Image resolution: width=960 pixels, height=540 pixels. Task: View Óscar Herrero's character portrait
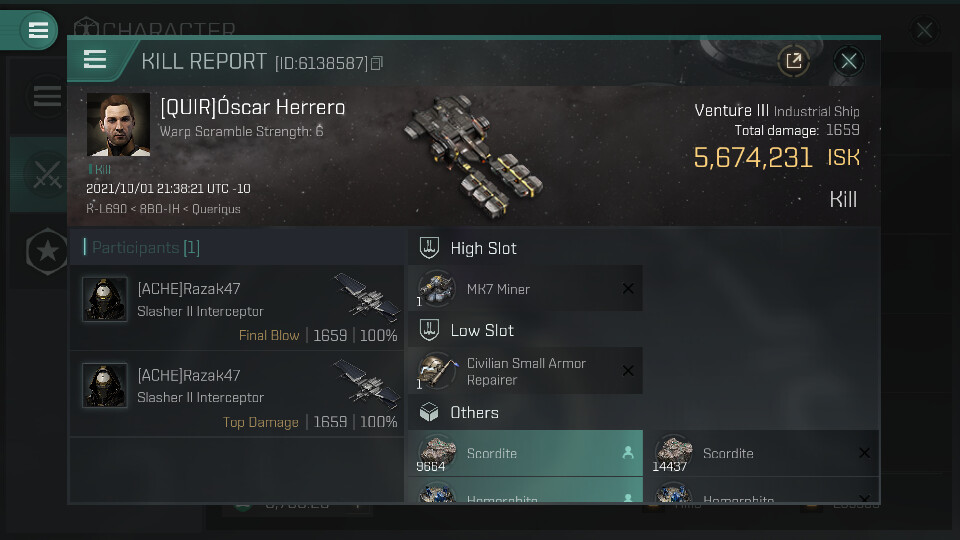tap(118, 125)
